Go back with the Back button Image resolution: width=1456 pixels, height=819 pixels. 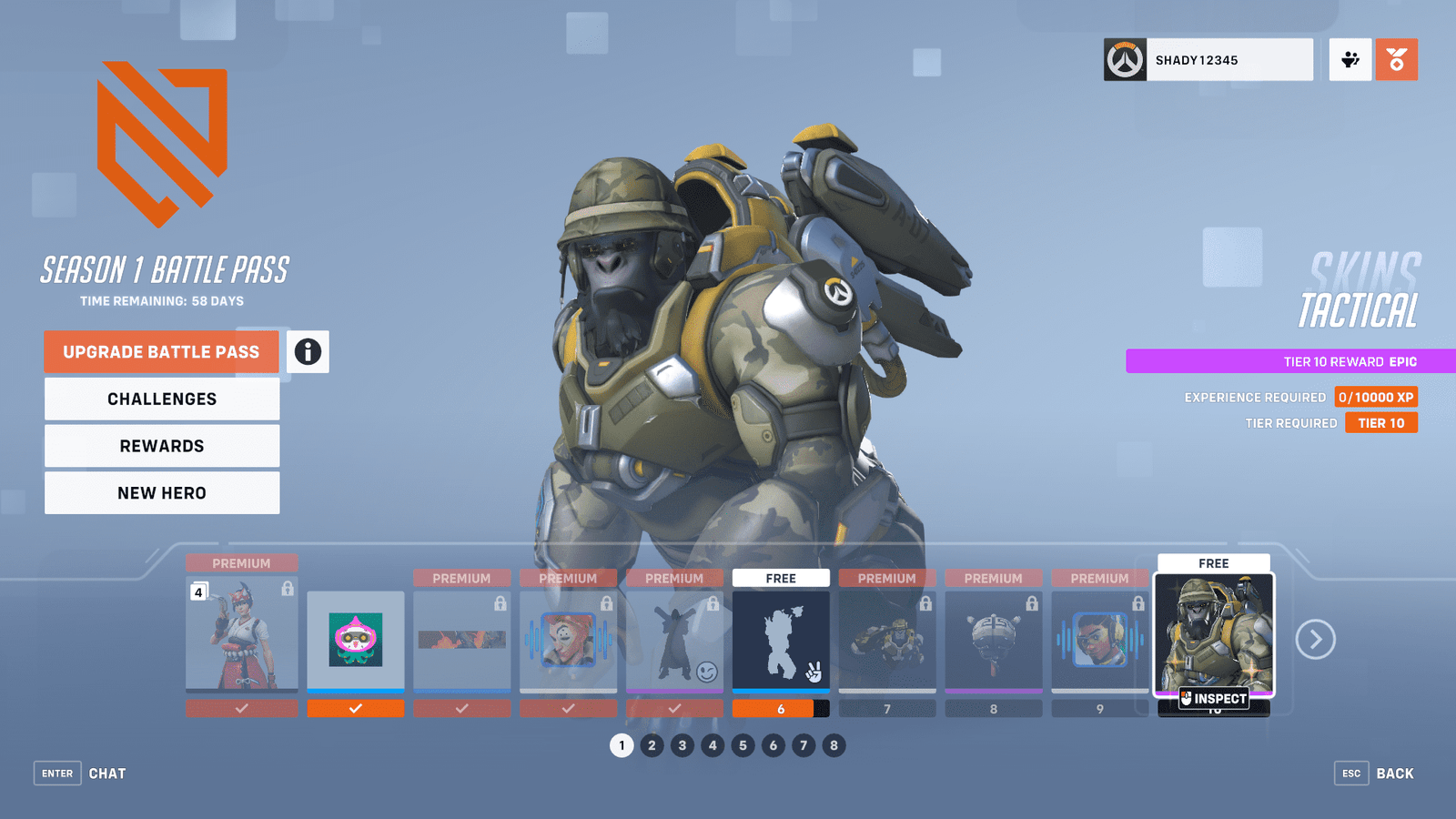[x=1375, y=773]
